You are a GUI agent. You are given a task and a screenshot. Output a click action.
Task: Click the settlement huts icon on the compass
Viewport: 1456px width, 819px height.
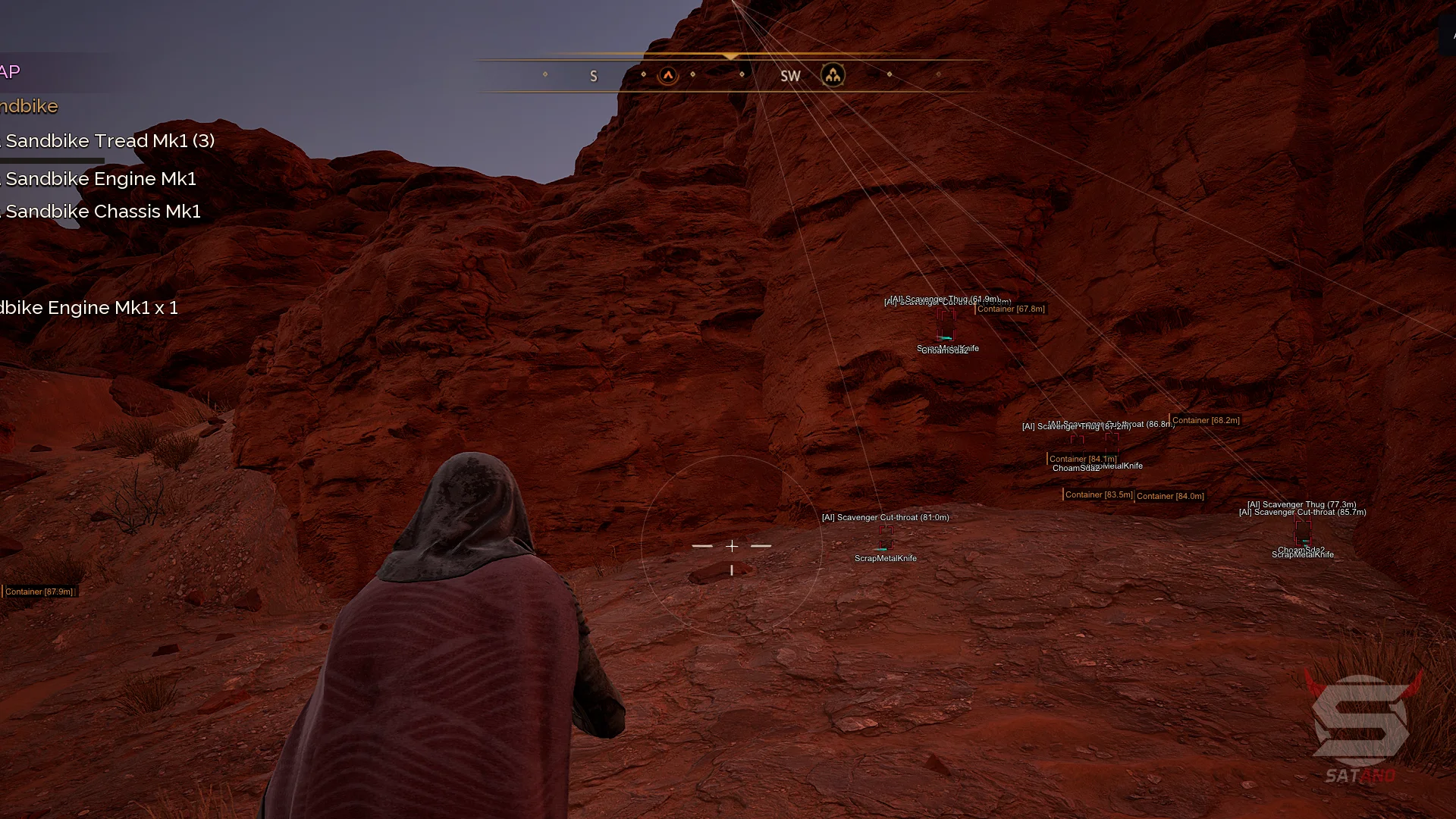click(x=833, y=75)
